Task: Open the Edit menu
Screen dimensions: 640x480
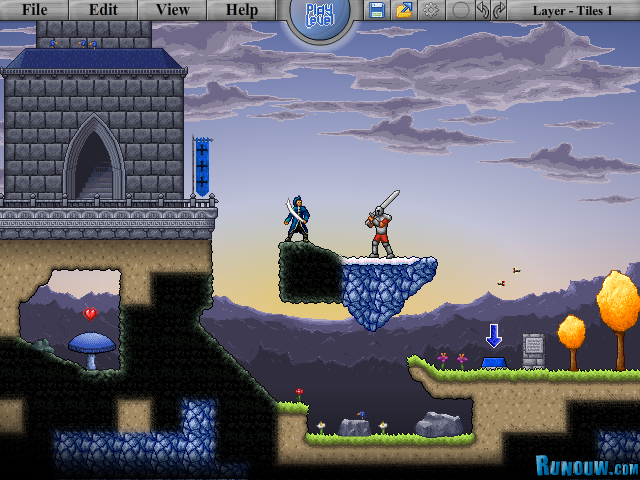Action: point(103,10)
